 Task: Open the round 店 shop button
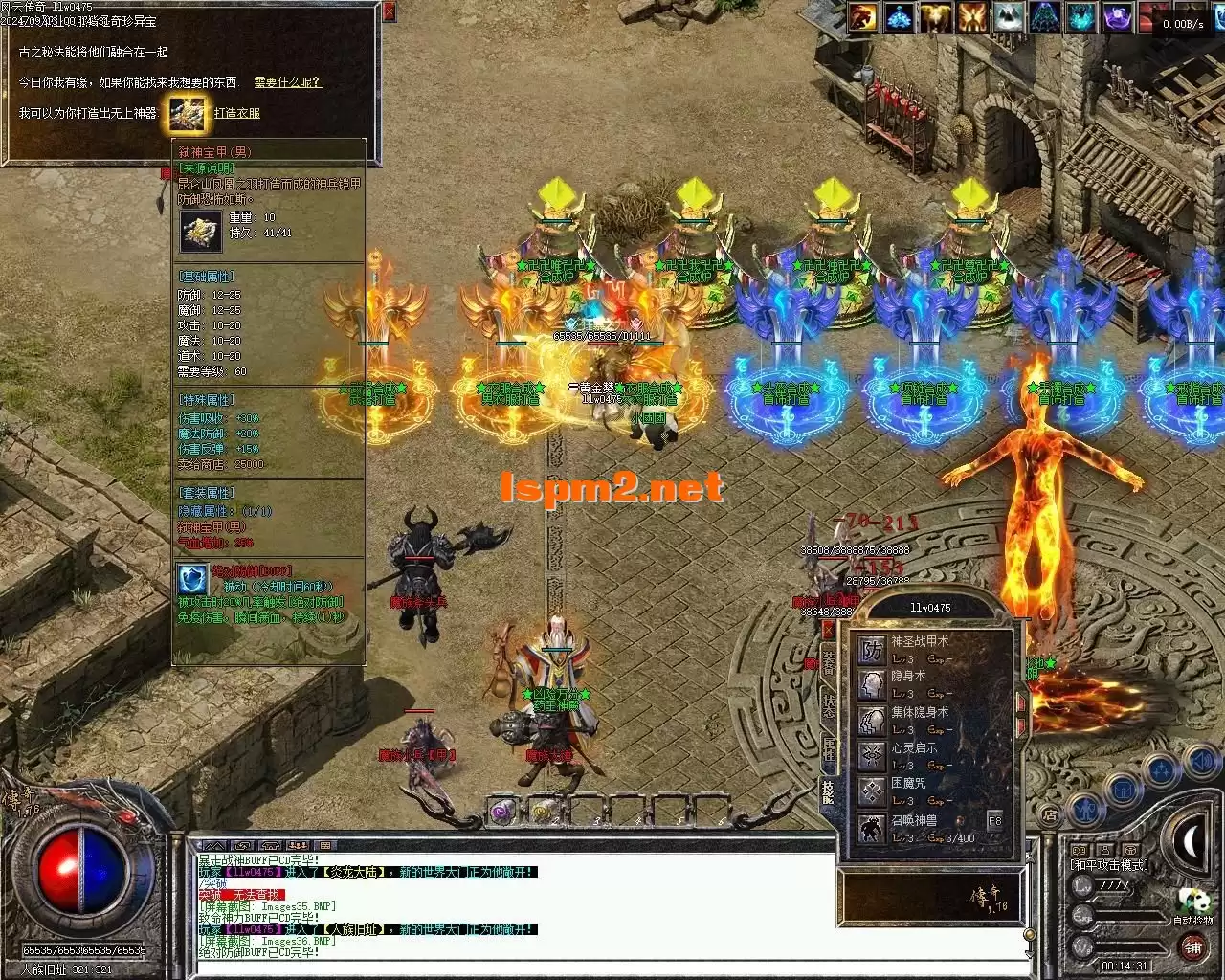[1050, 815]
